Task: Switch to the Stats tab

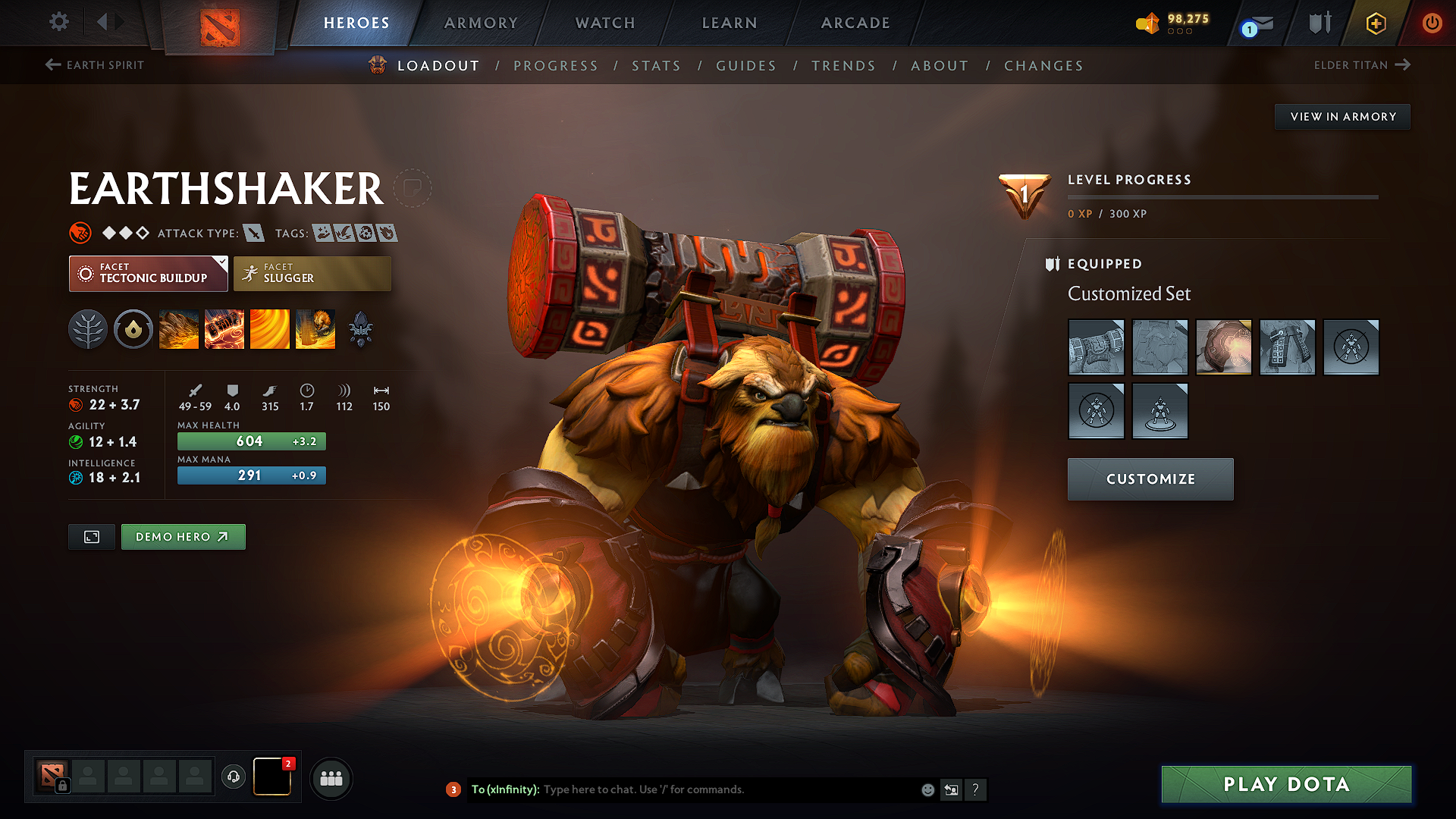Action: pos(657,65)
